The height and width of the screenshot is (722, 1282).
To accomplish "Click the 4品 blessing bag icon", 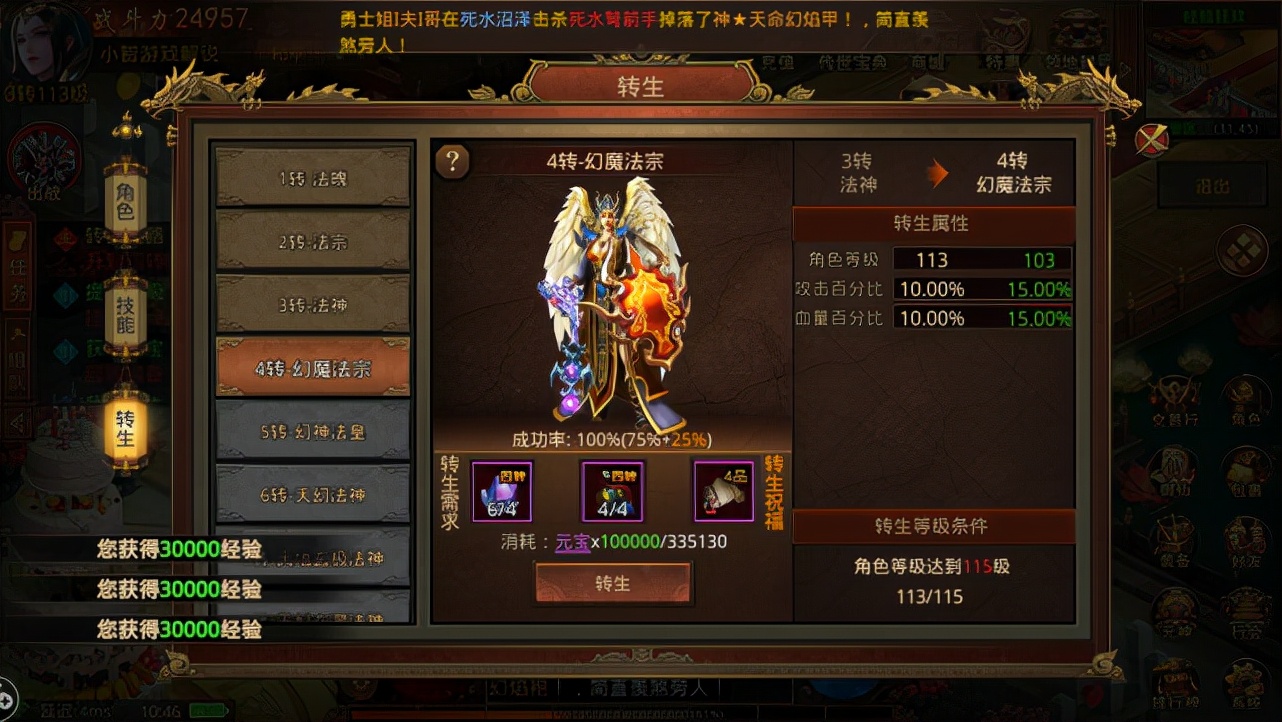I will pos(722,492).
